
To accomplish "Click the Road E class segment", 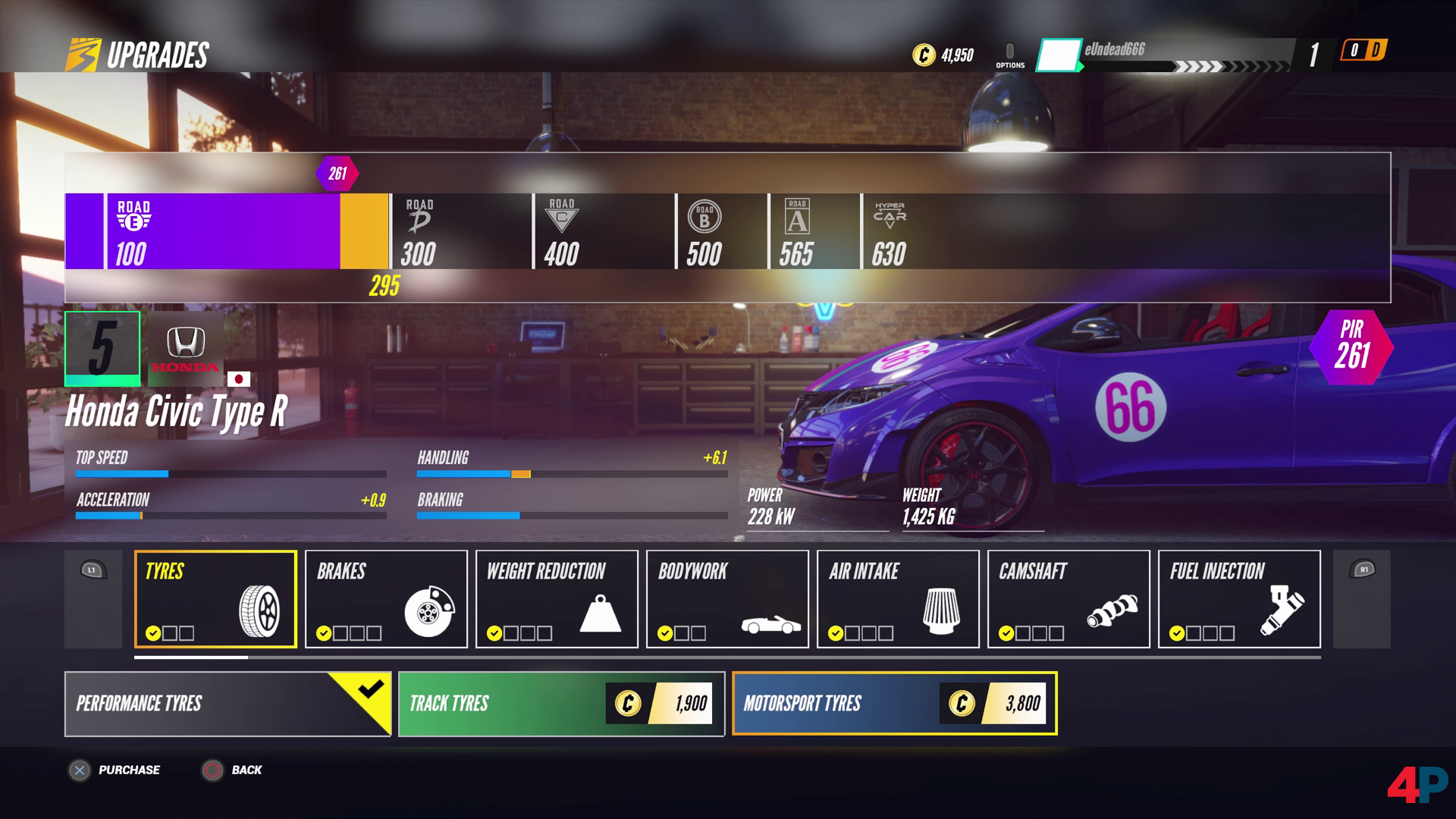I will point(224,231).
